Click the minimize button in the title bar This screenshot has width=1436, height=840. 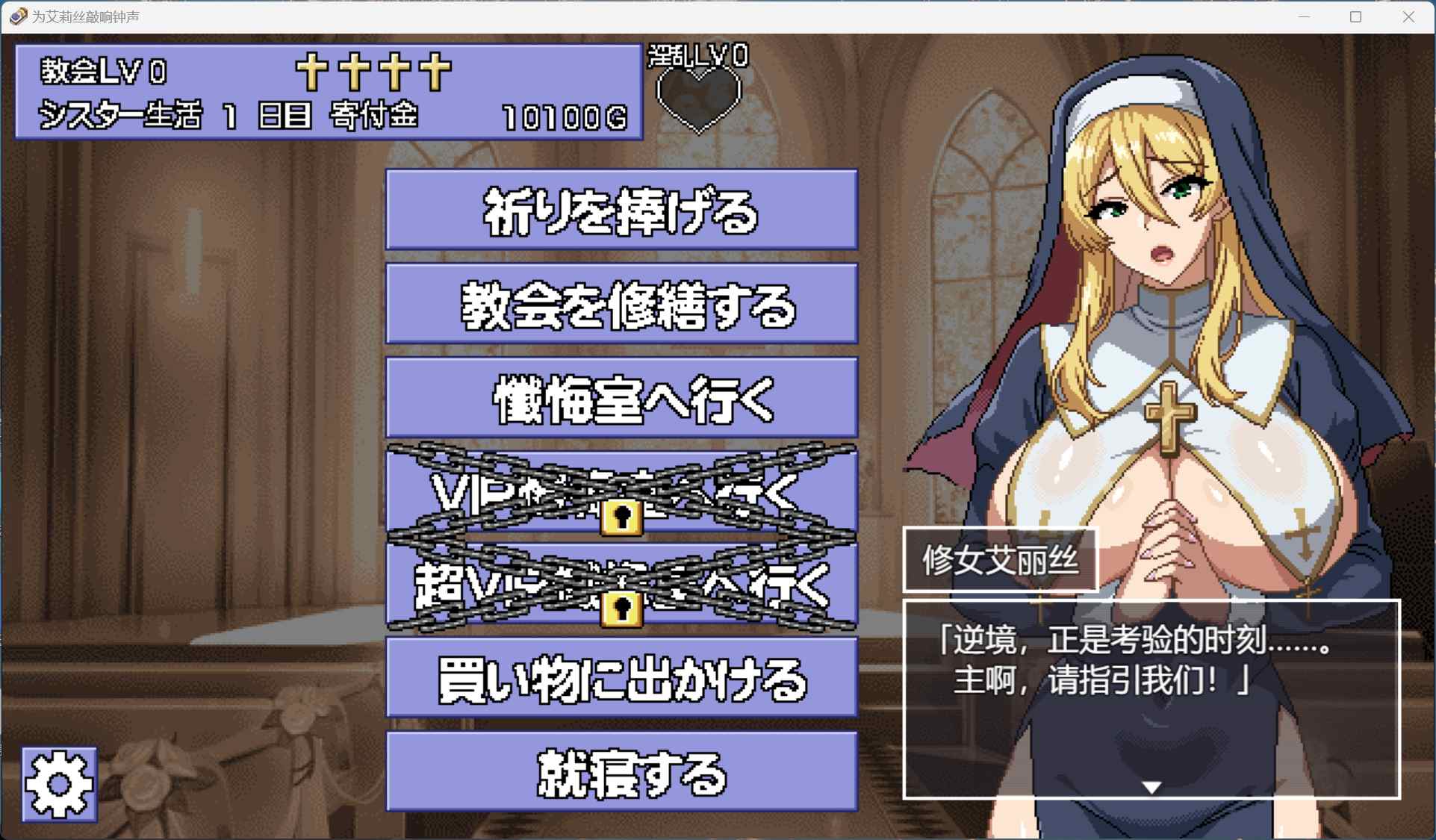(x=1303, y=16)
